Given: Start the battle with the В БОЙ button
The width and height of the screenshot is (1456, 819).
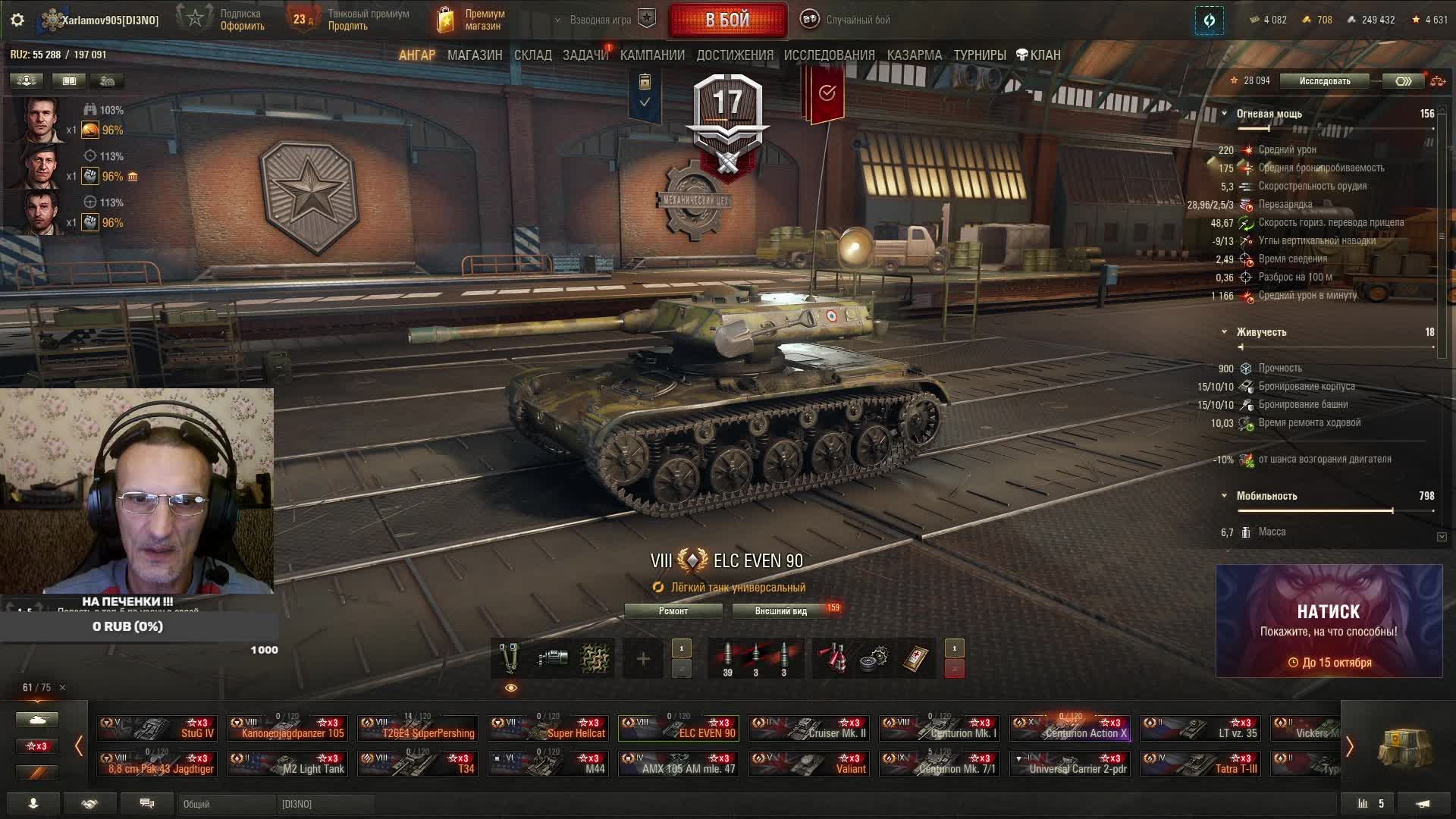Looking at the screenshot, I should (727, 20).
